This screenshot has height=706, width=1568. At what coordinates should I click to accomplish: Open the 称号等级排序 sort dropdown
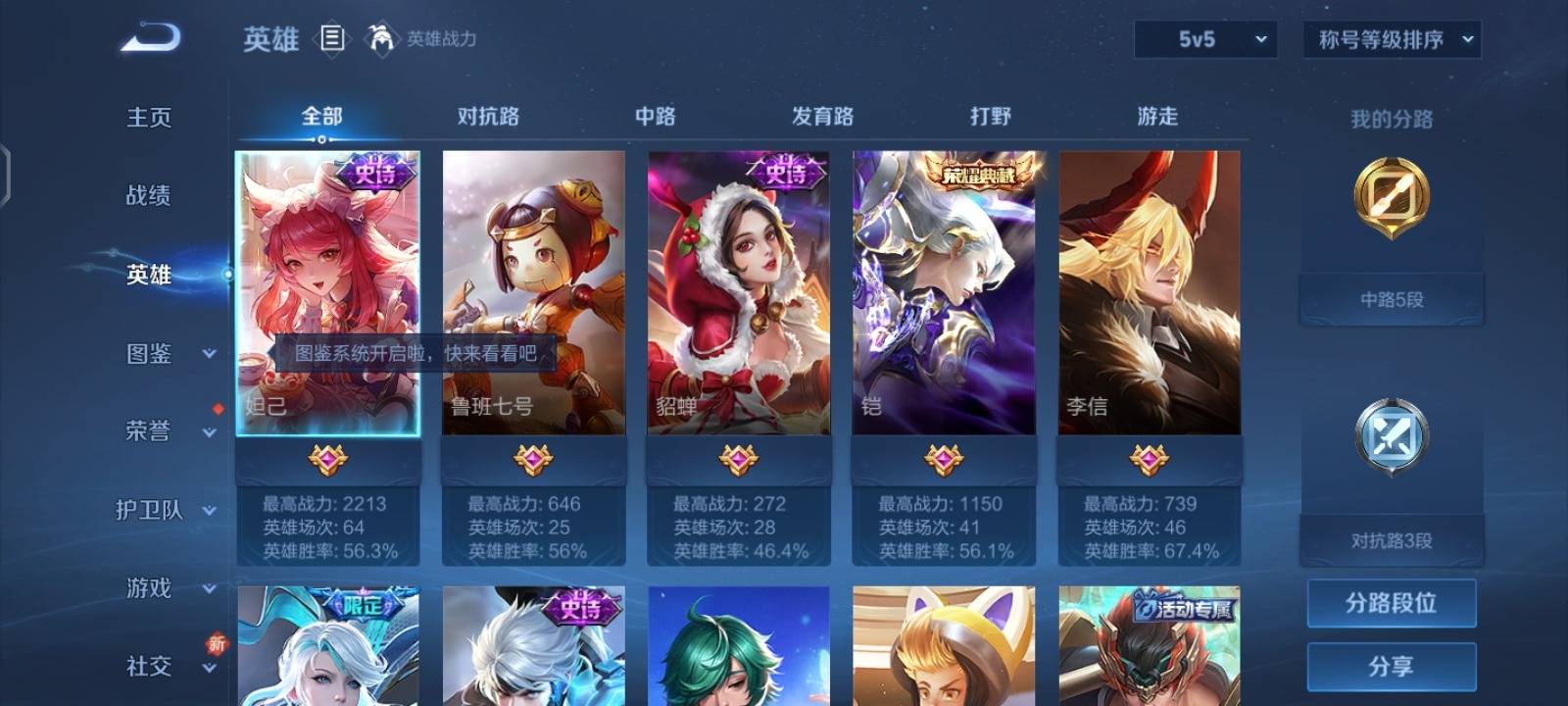(x=1392, y=40)
